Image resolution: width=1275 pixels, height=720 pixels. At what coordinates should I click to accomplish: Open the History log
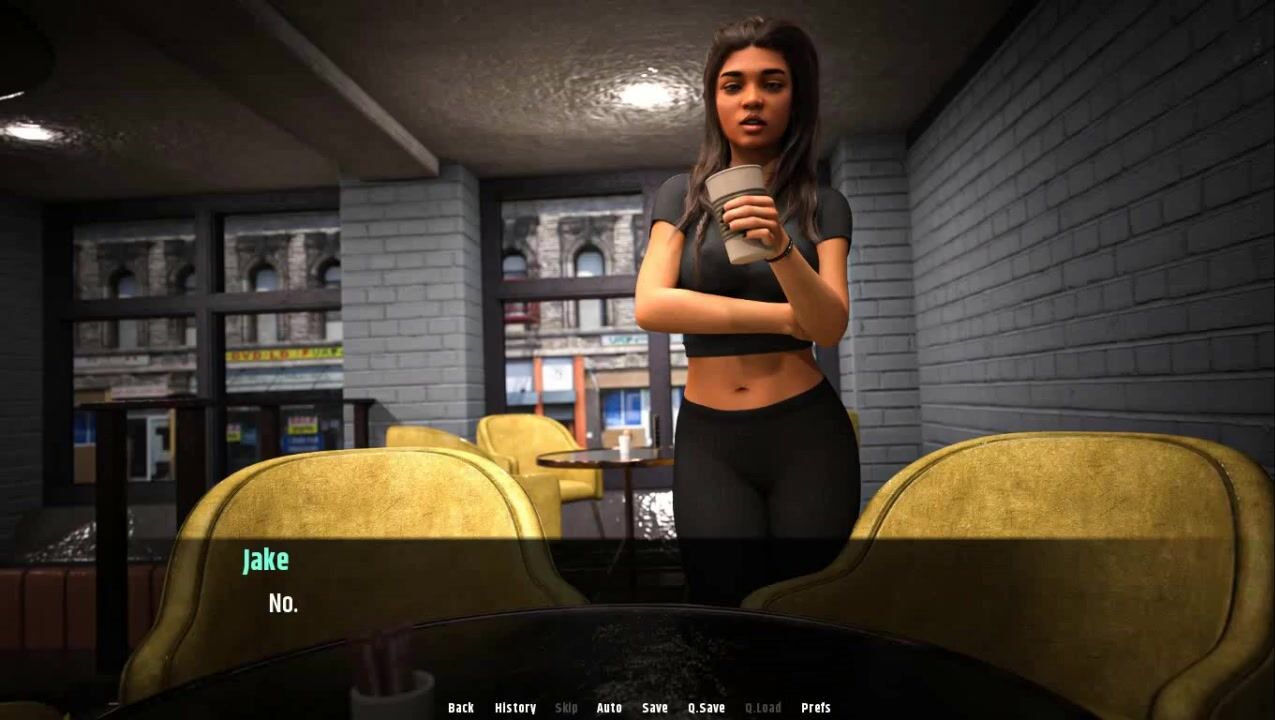[515, 708]
